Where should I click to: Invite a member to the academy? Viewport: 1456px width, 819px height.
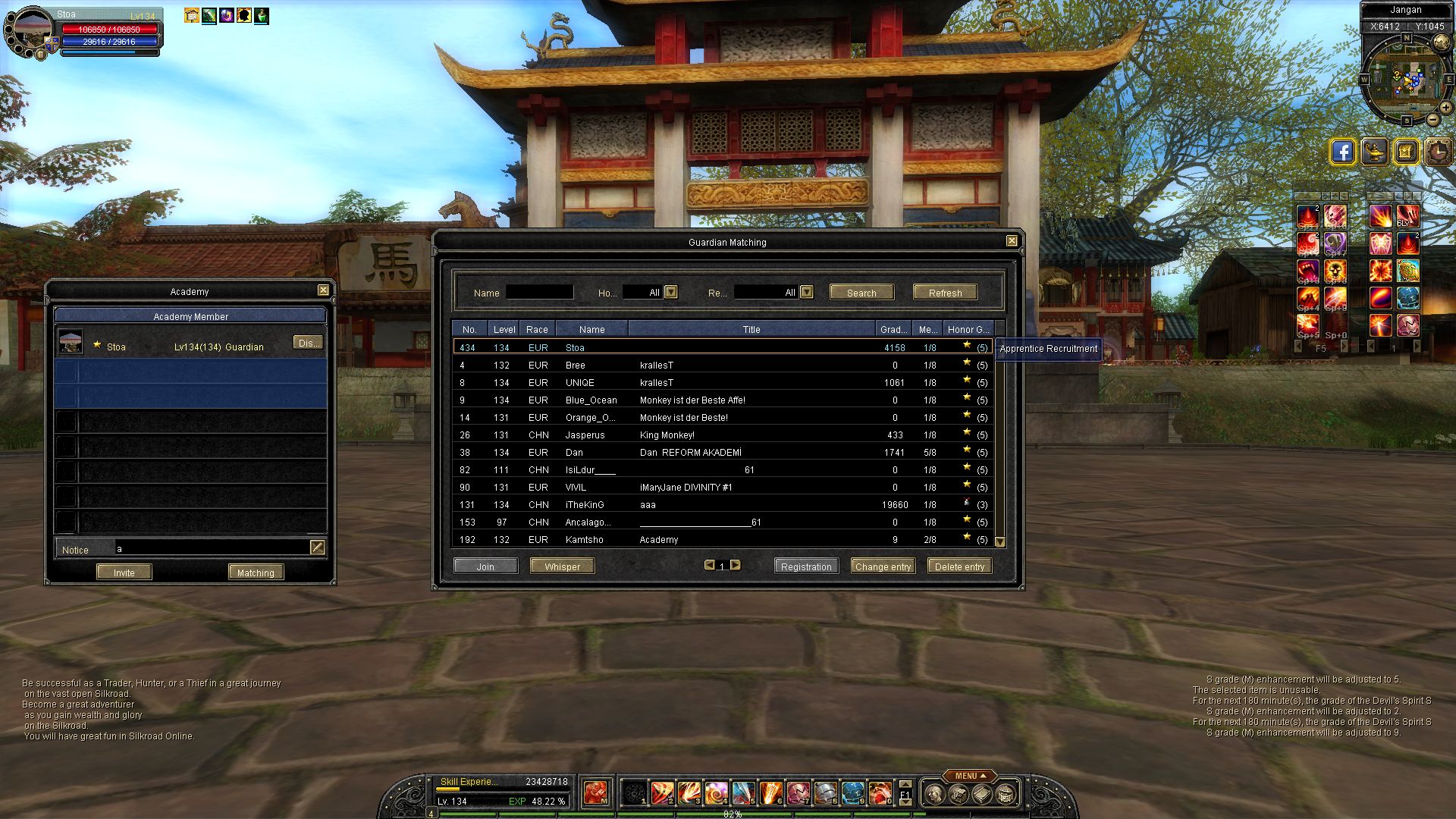(x=124, y=573)
